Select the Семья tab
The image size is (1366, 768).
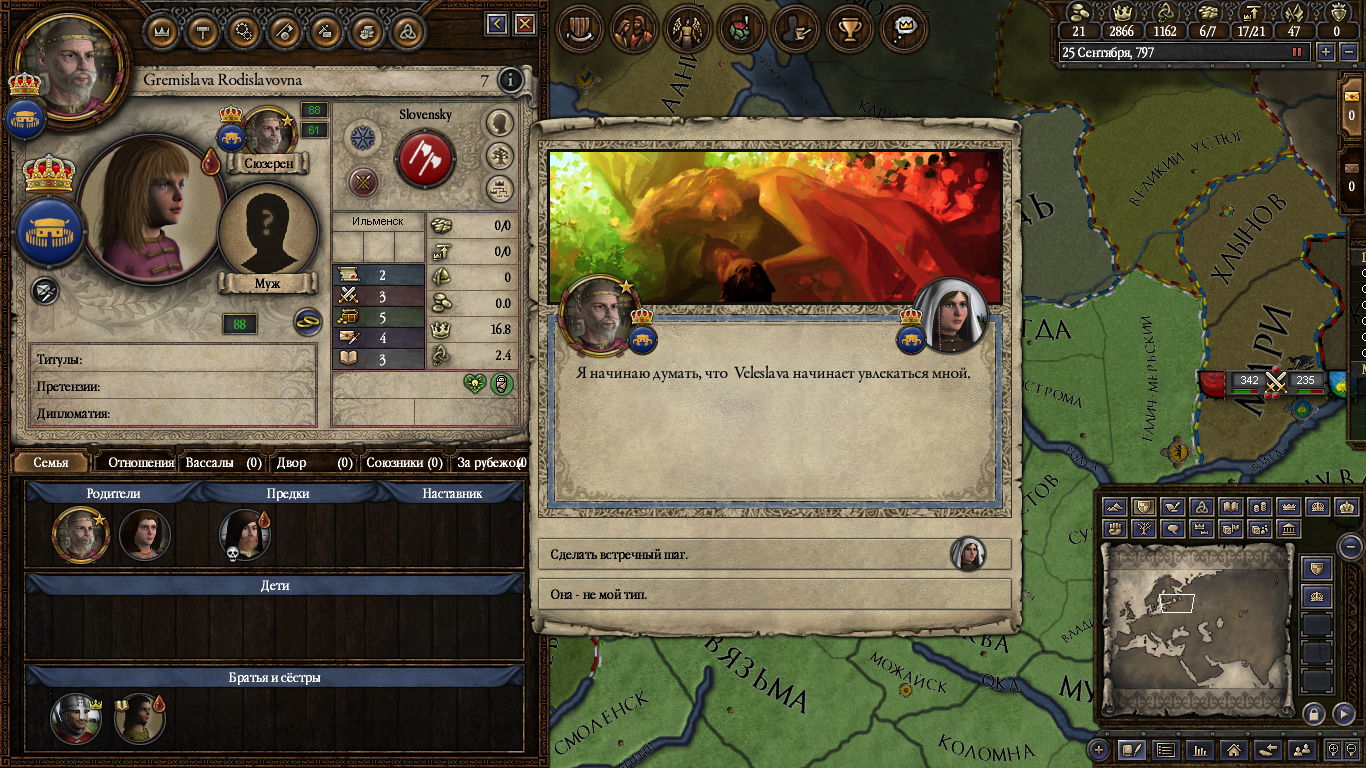51,463
